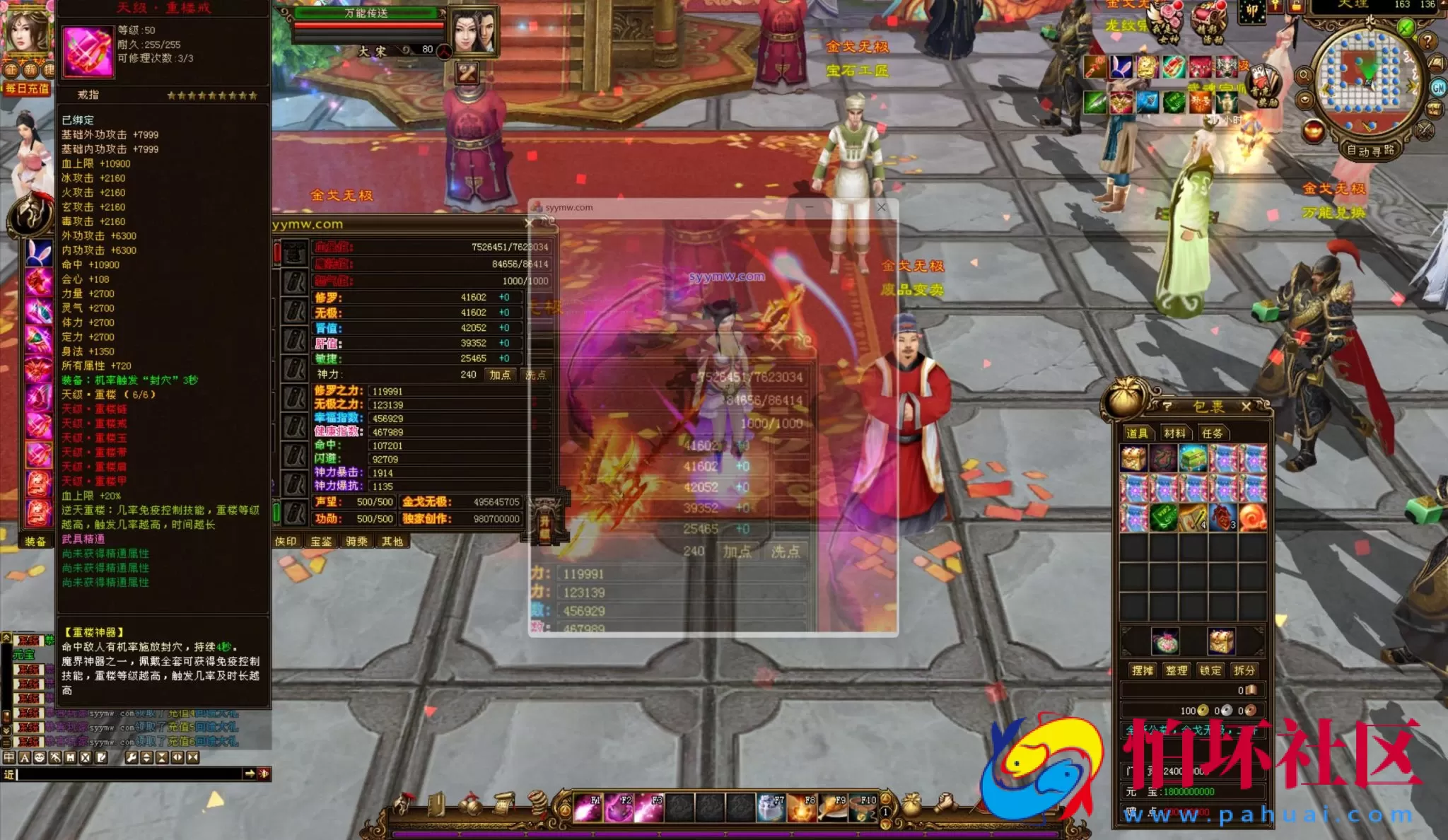Select the green VIP2 card in the bag
Viewport: 1448px width, 840px height.
(x=1162, y=516)
